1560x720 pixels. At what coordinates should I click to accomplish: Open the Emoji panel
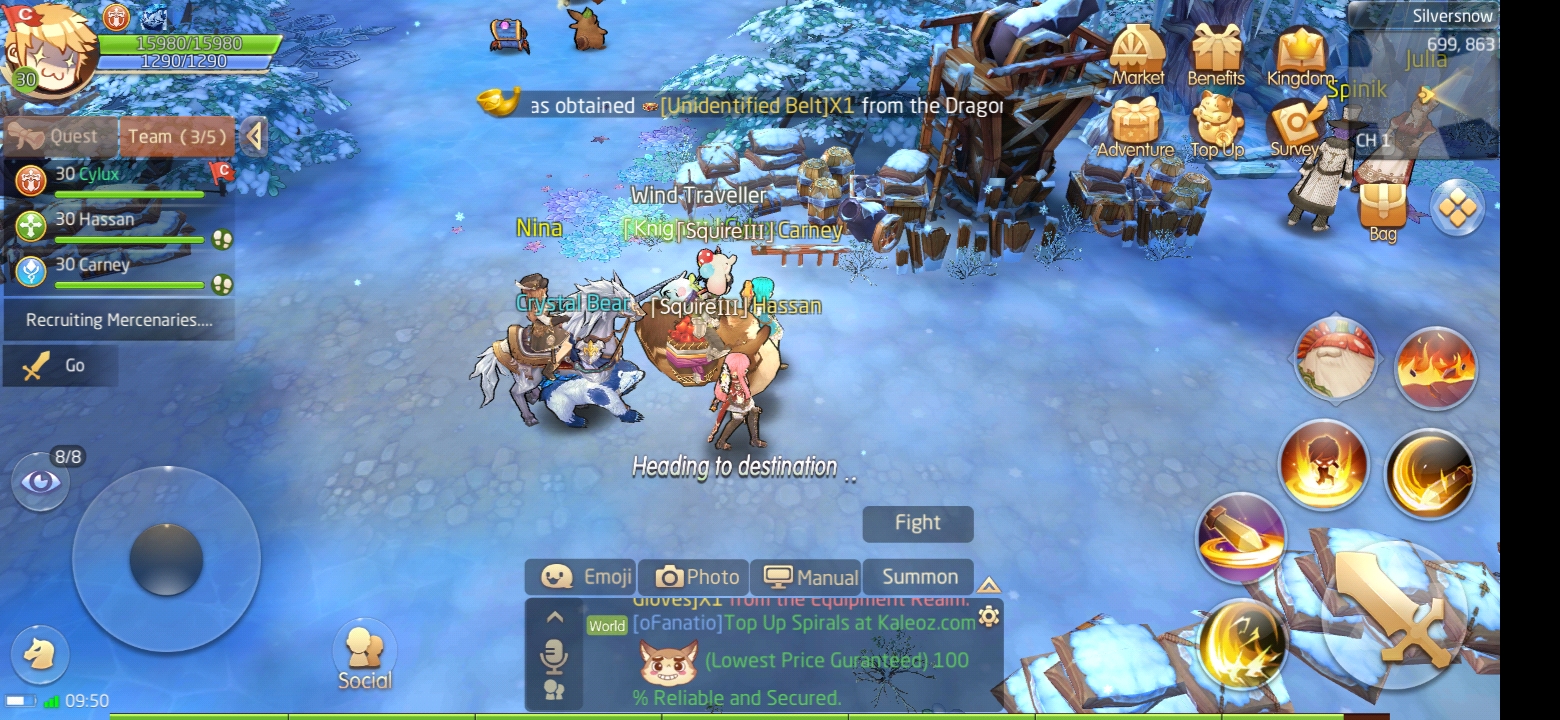click(x=586, y=577)
